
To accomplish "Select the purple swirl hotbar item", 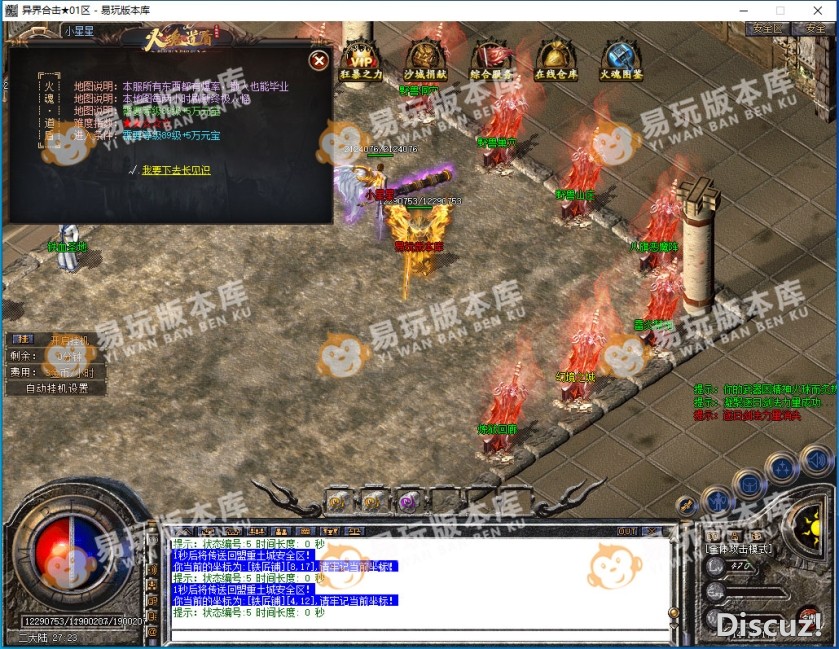I will pos(407,502).
